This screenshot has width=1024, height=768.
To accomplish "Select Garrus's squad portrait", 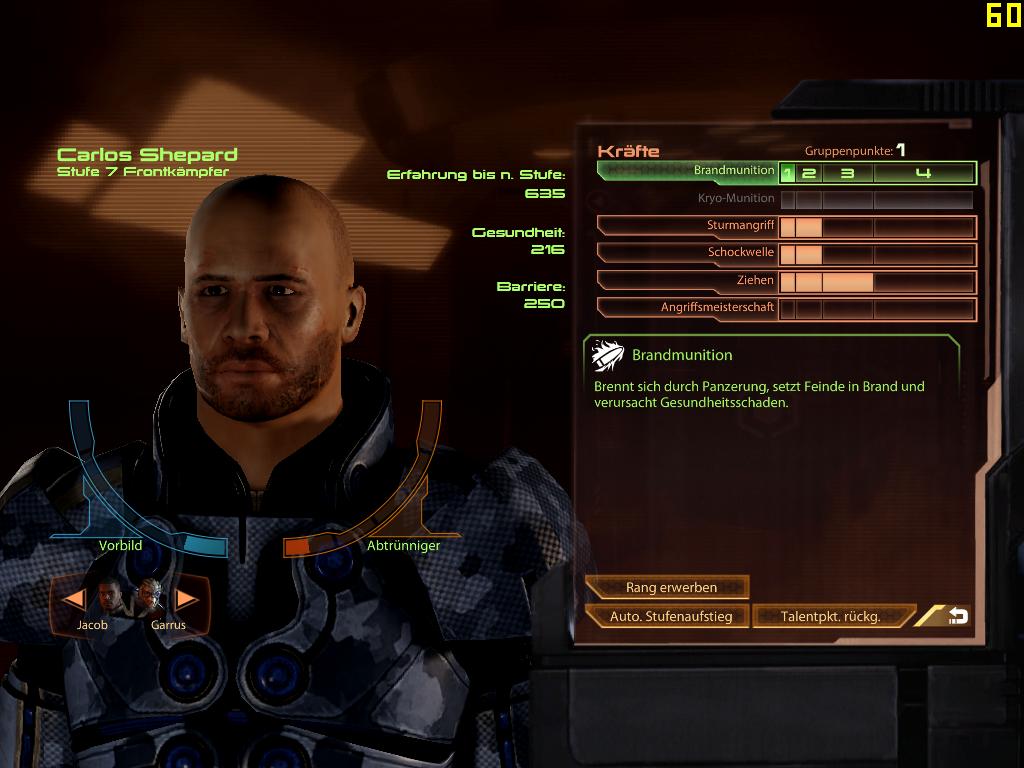I will click(151, 597).
